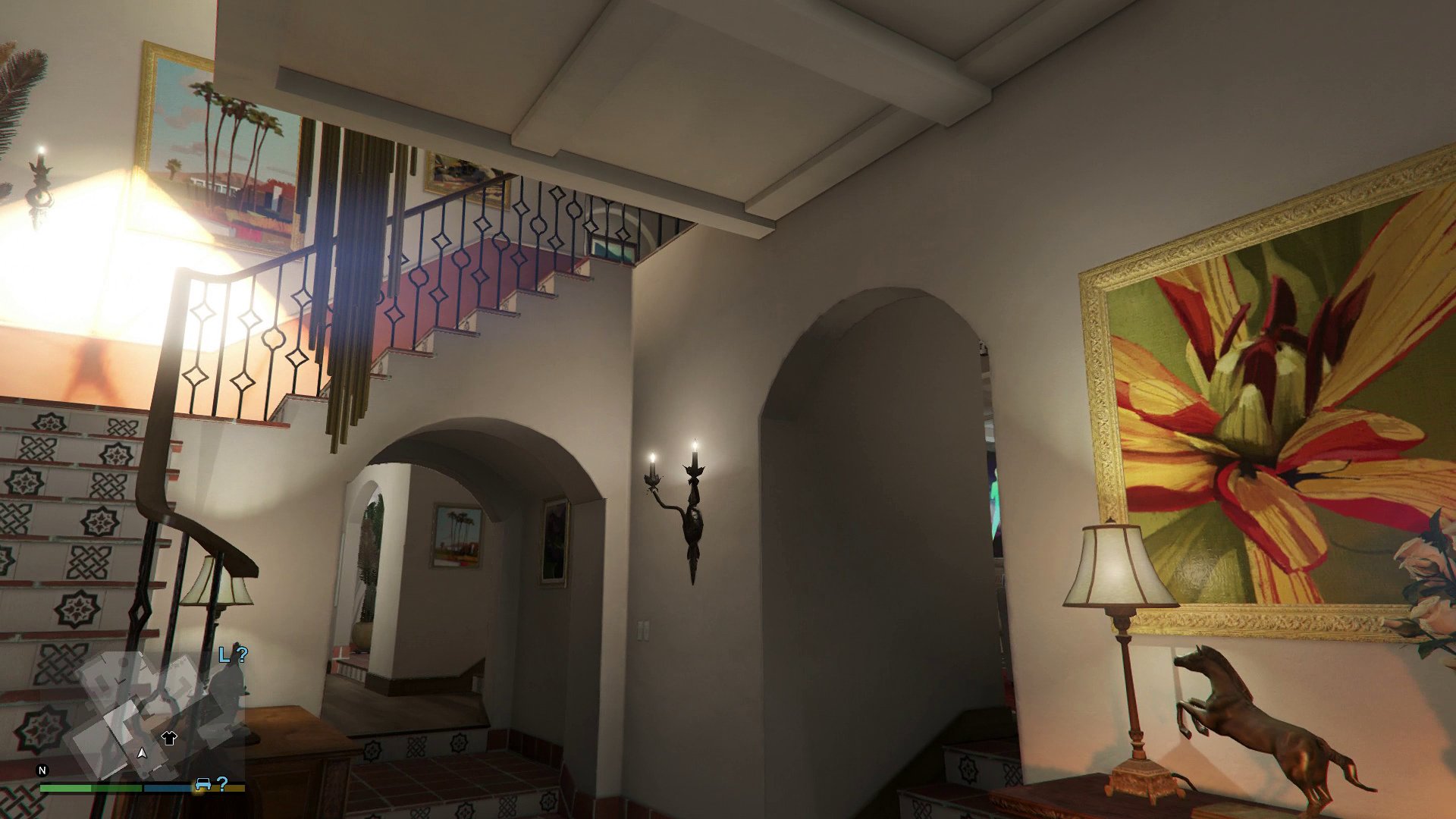This screenshot has height=819, width=1456.
Task: Click the t-shirt clothing pickup icon on minimap
Action: tap(168, 739)
